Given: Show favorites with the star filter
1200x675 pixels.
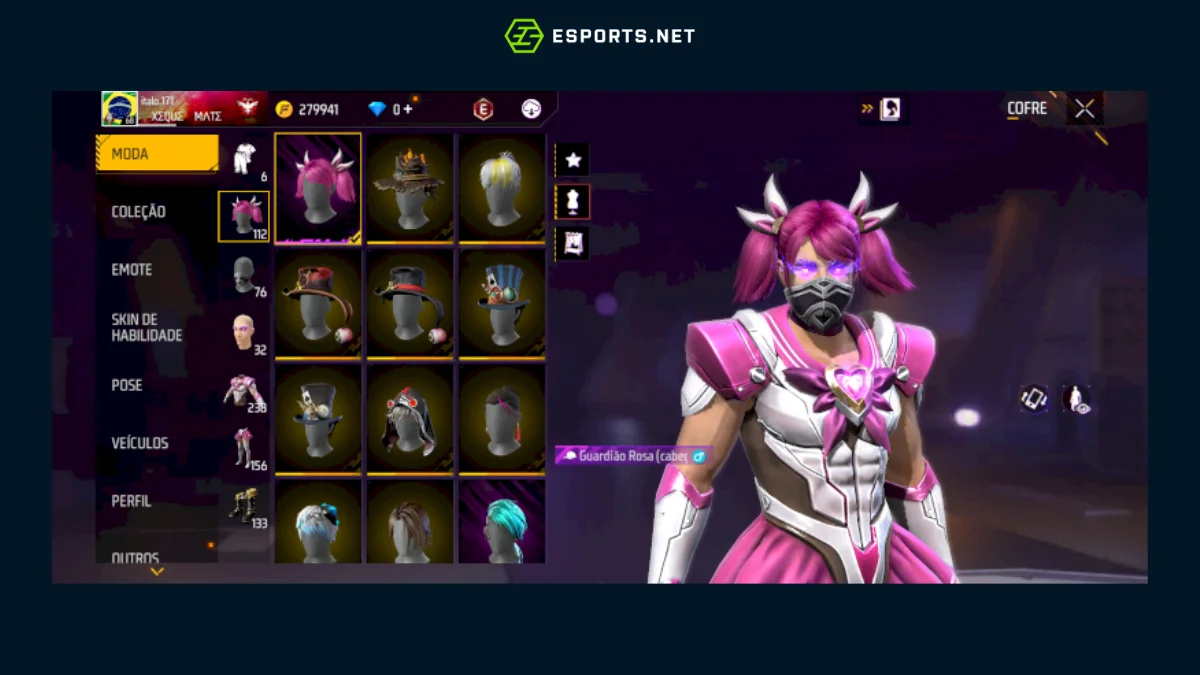Looking at the screenshot, I should [x=573, y=160].
